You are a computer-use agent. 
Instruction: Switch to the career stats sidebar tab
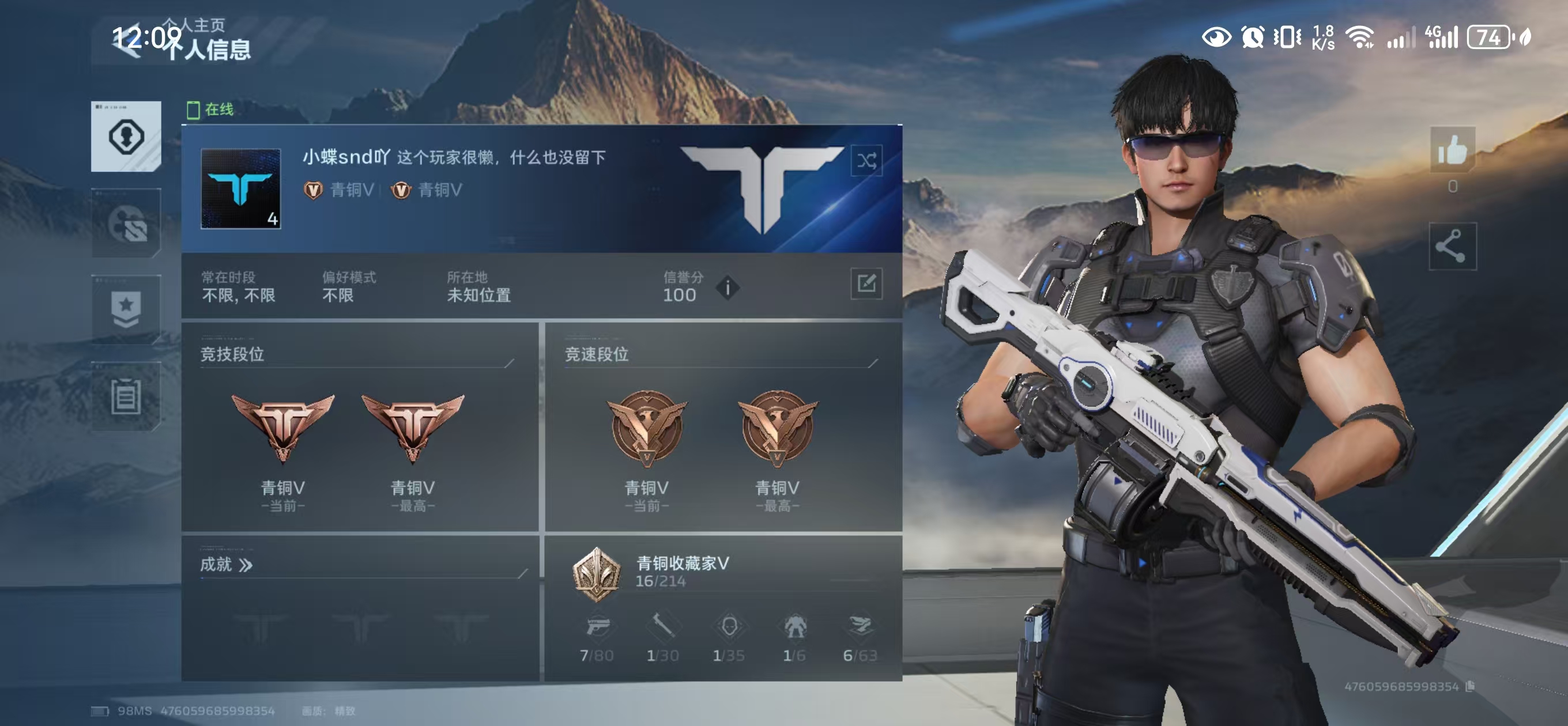pyautogui.click(x=126, y=224)
